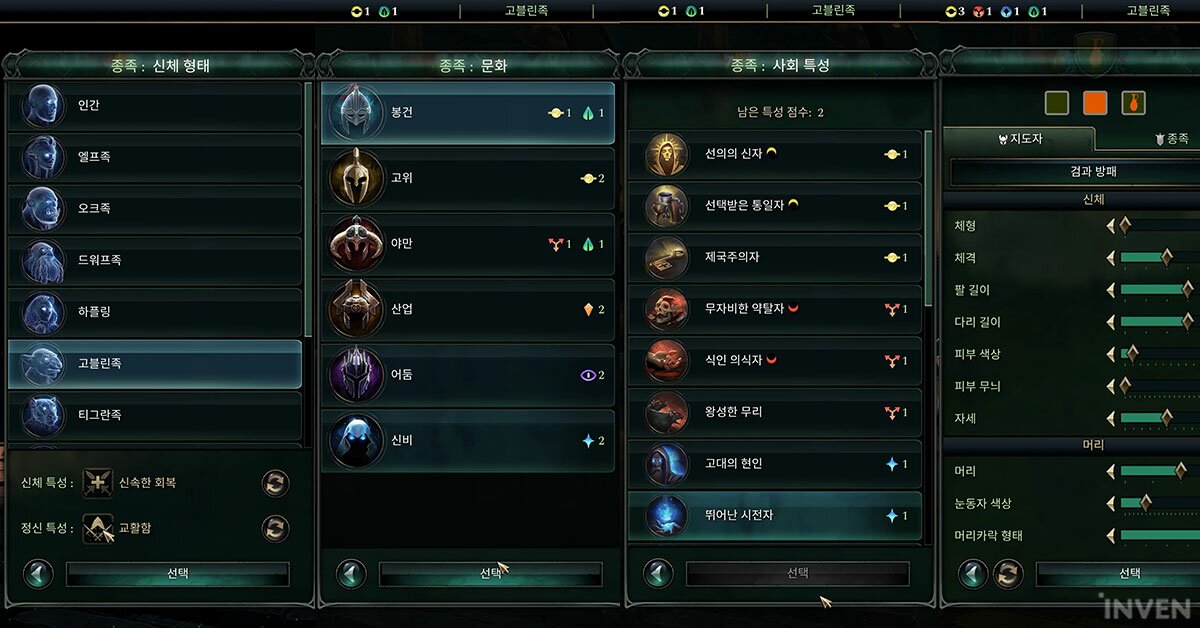Select the 식인 의식자 trait
The width and height of the screenshot is (1200, 628).
775,361
